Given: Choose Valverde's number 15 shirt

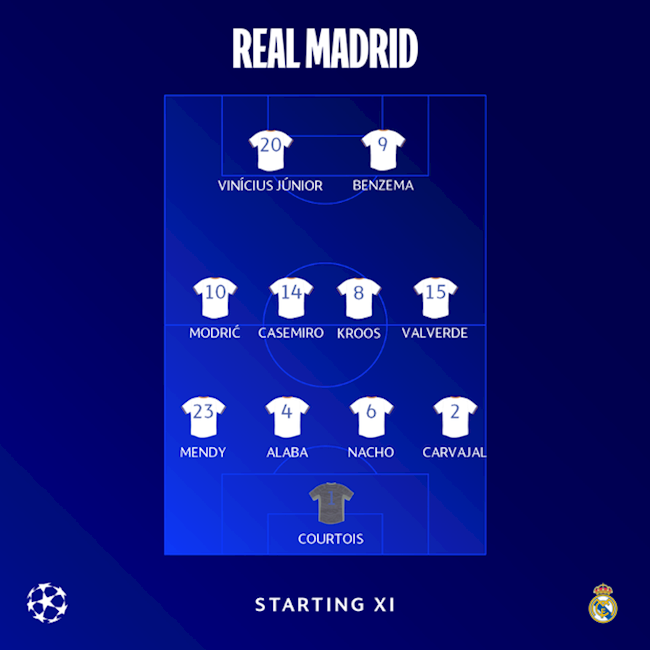Looking at the screenshot, I should 436,298.
